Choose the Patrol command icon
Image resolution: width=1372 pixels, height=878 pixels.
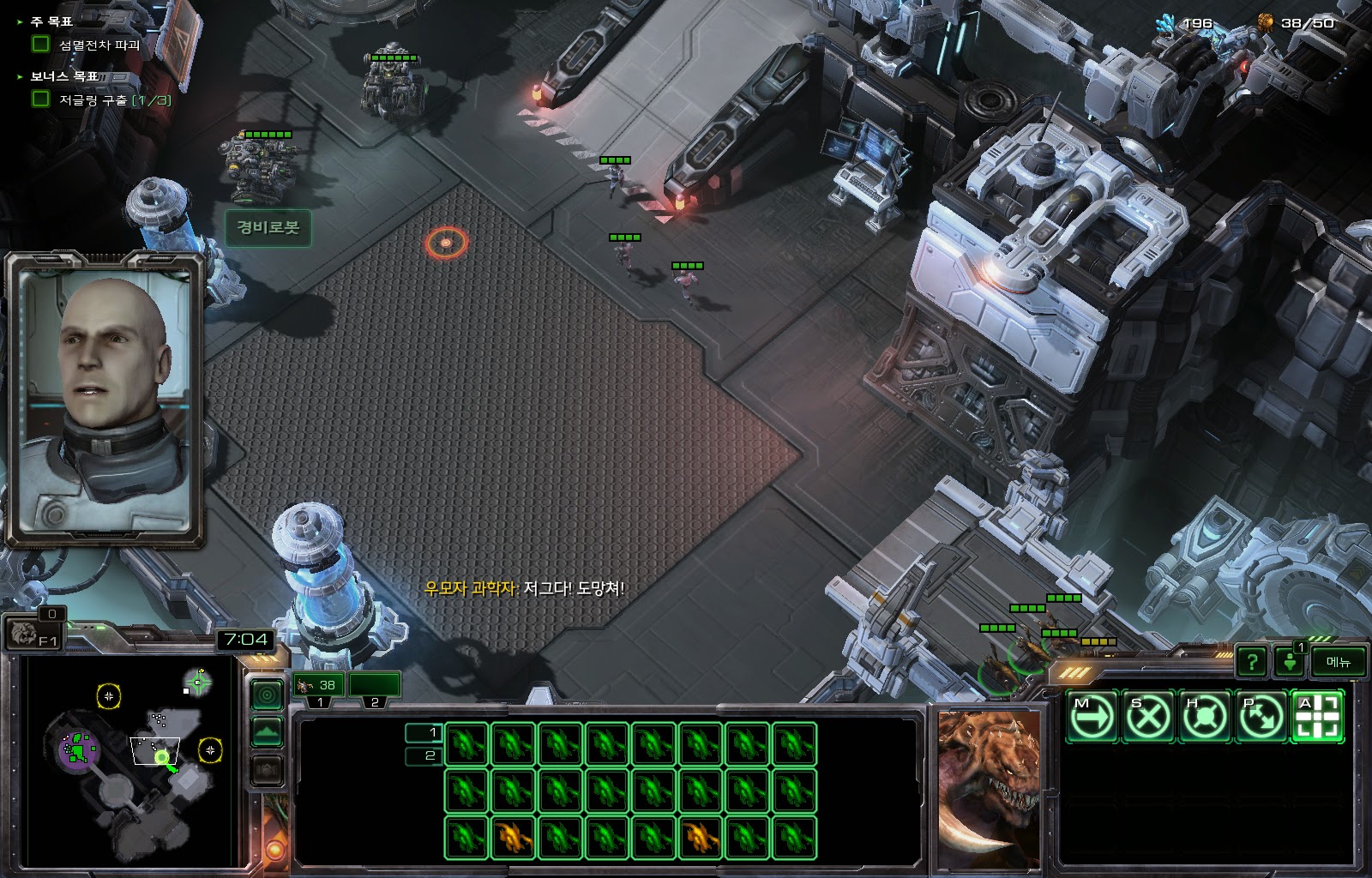pos(1261,715)
